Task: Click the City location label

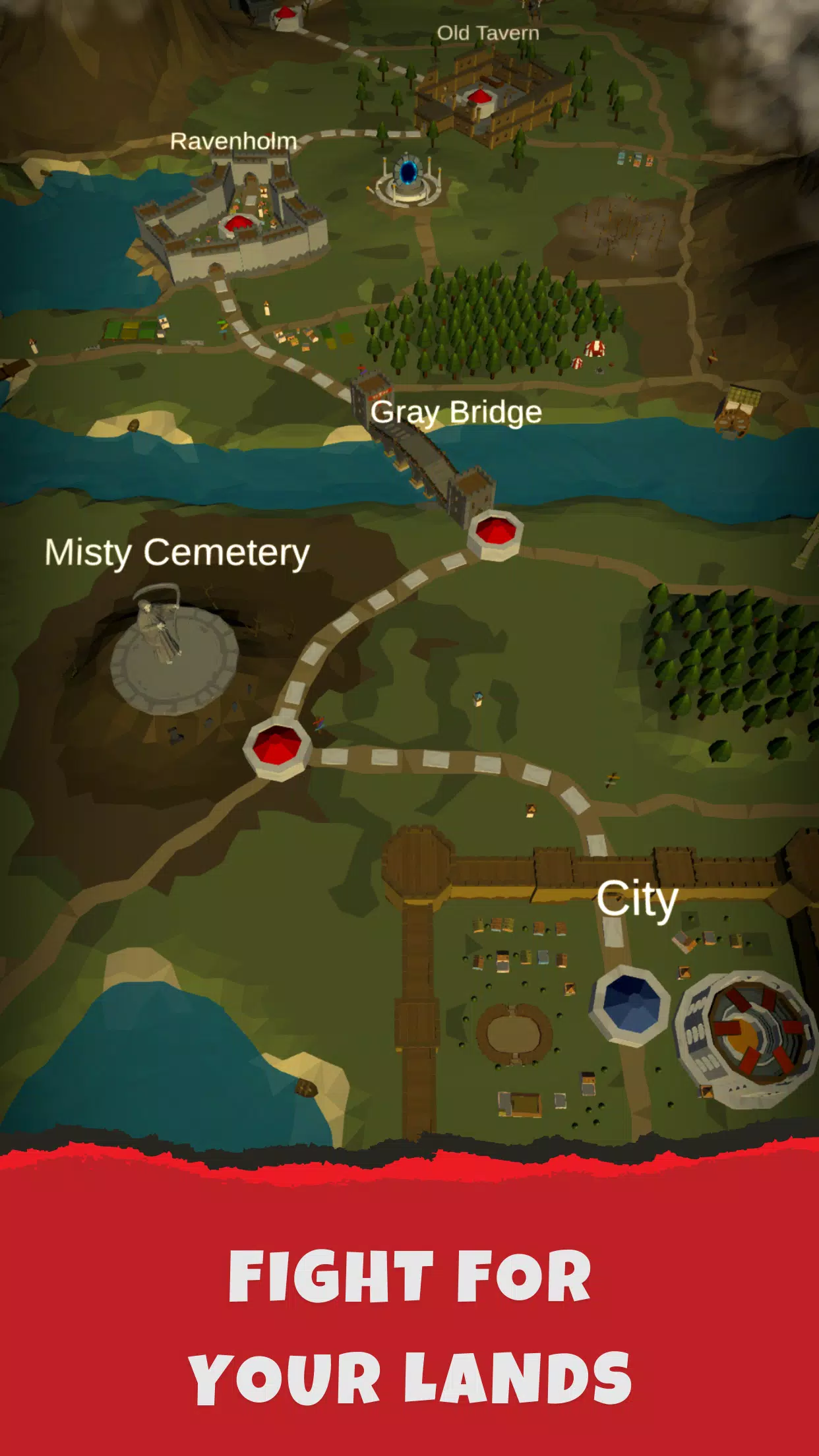Action: (636, 898)
